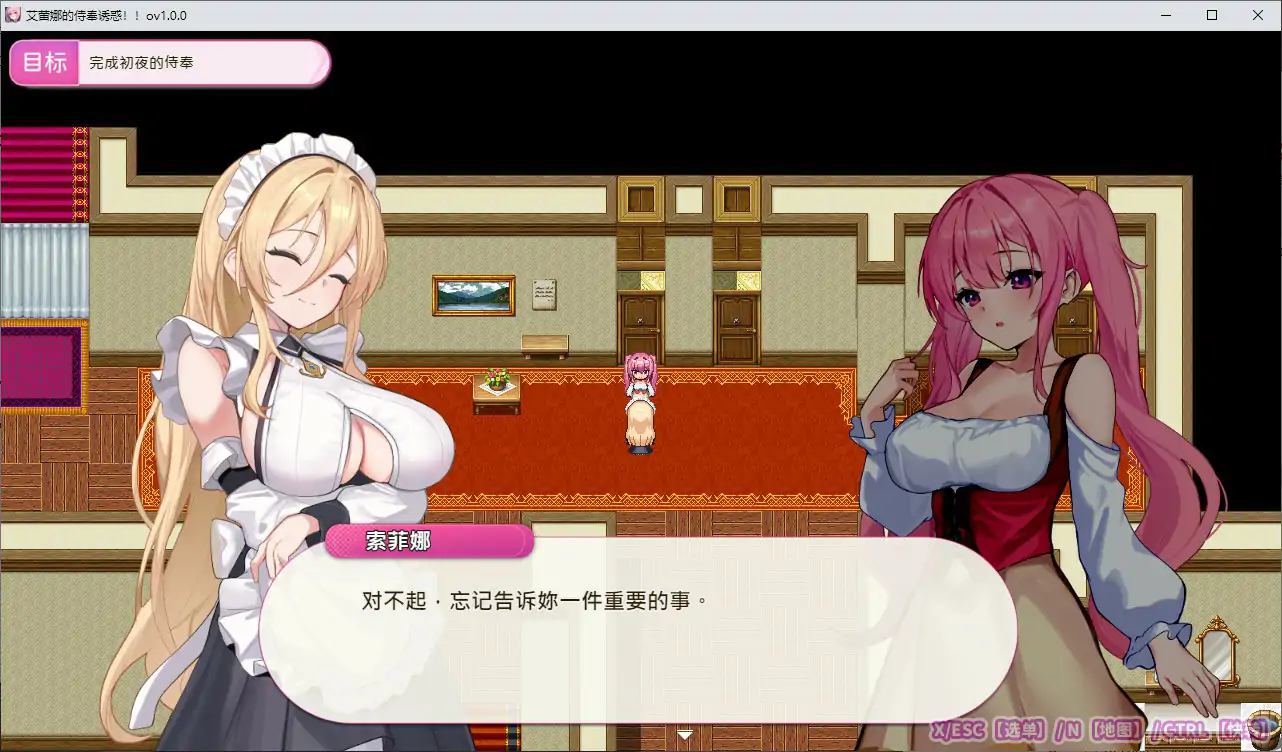The image size is (1282, 752).
Task: Click the flower vase on the small table
Action: 495,380
